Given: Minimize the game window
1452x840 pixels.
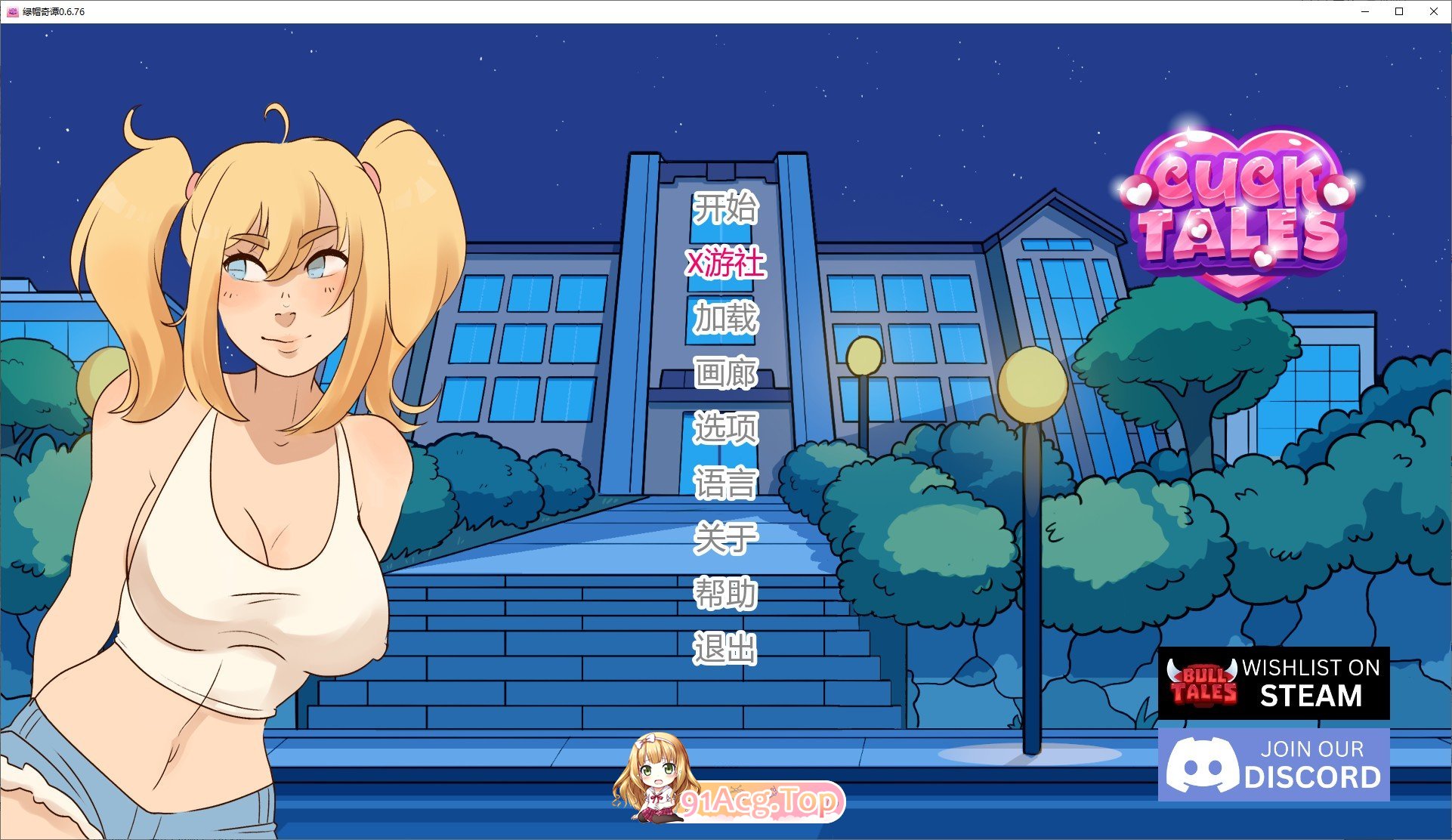Looking at the screenshot, I should pyautogui.click(x=1364, y=11).
